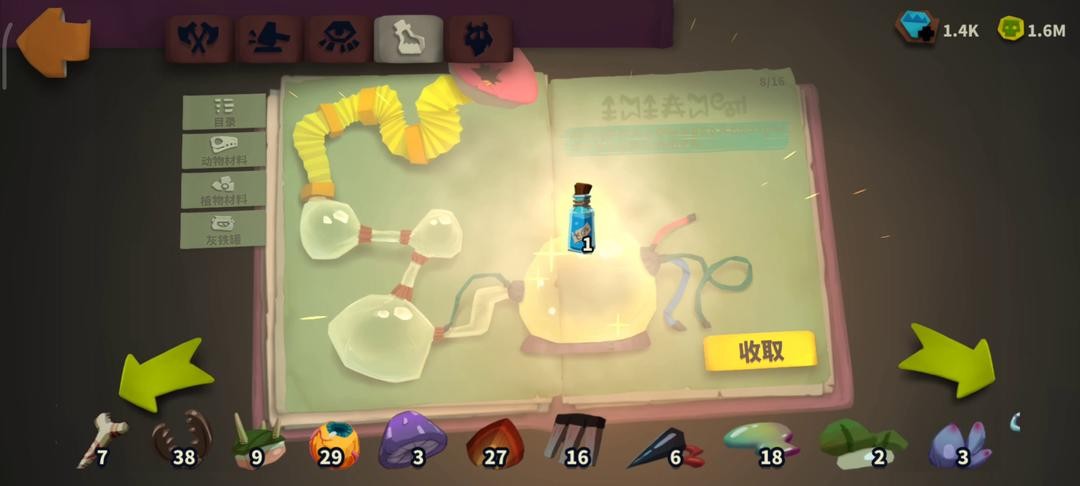This screenshot has width=1080, height=486.
Task: Flip to the next page with green arrow
Action: click(x=947, y=360)
